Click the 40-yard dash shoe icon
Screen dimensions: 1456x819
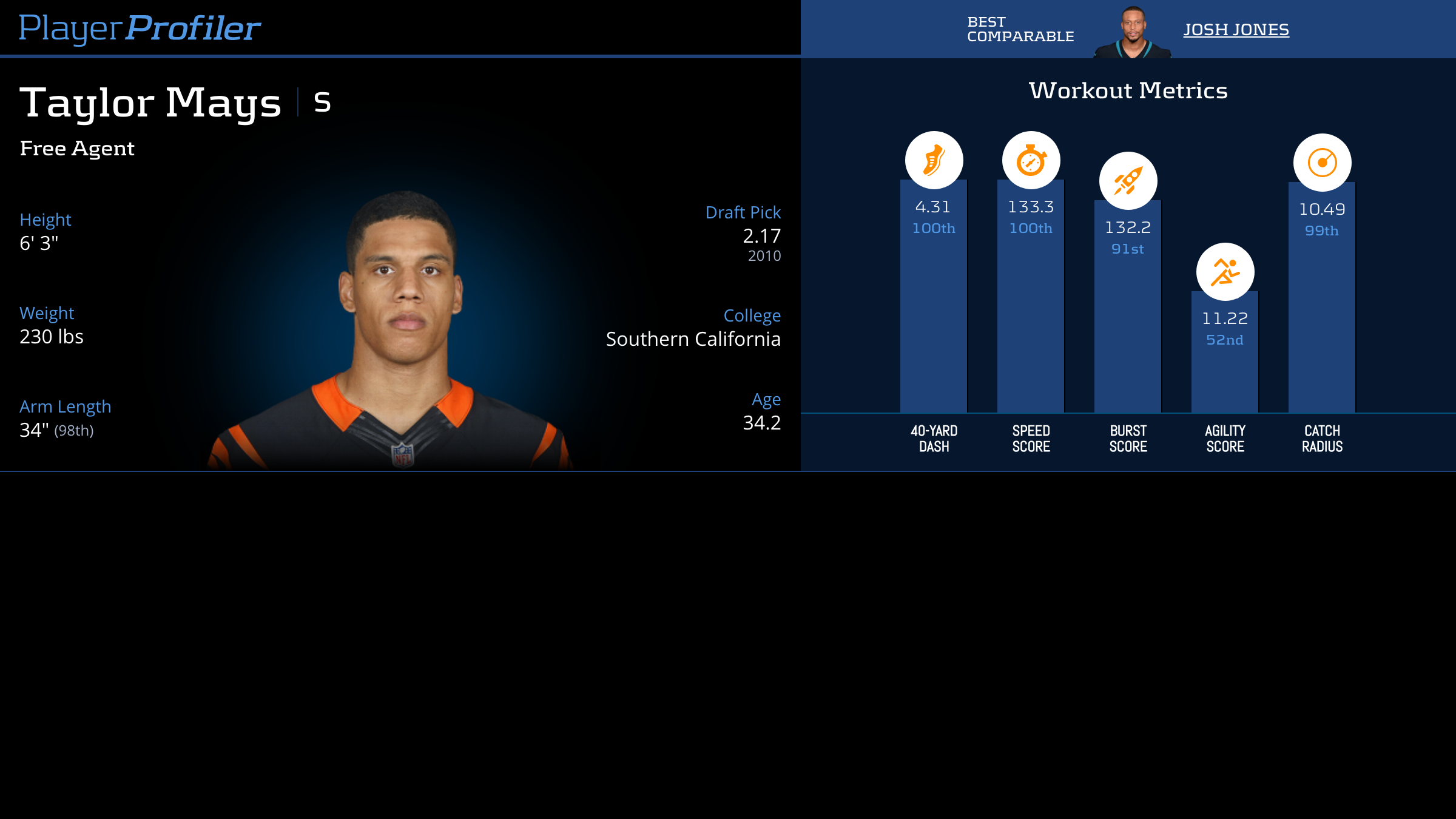point(934,160)
